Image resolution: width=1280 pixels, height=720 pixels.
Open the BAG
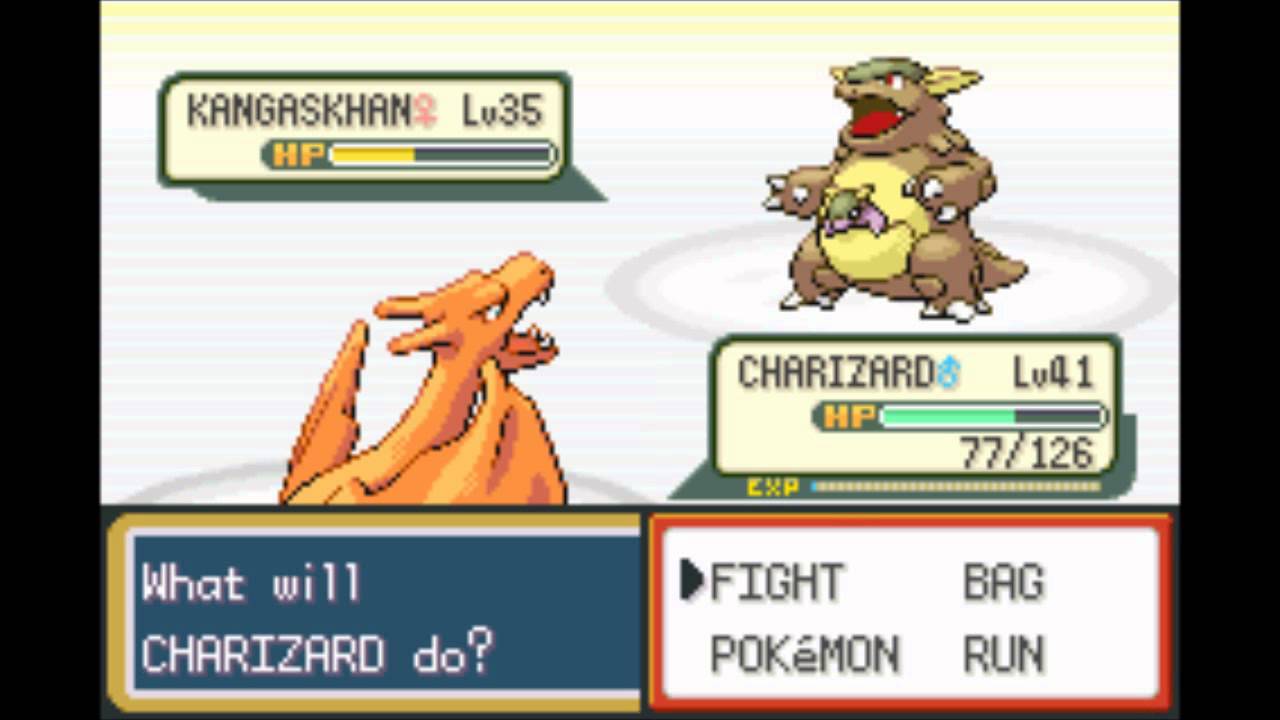click(1003, 582)
